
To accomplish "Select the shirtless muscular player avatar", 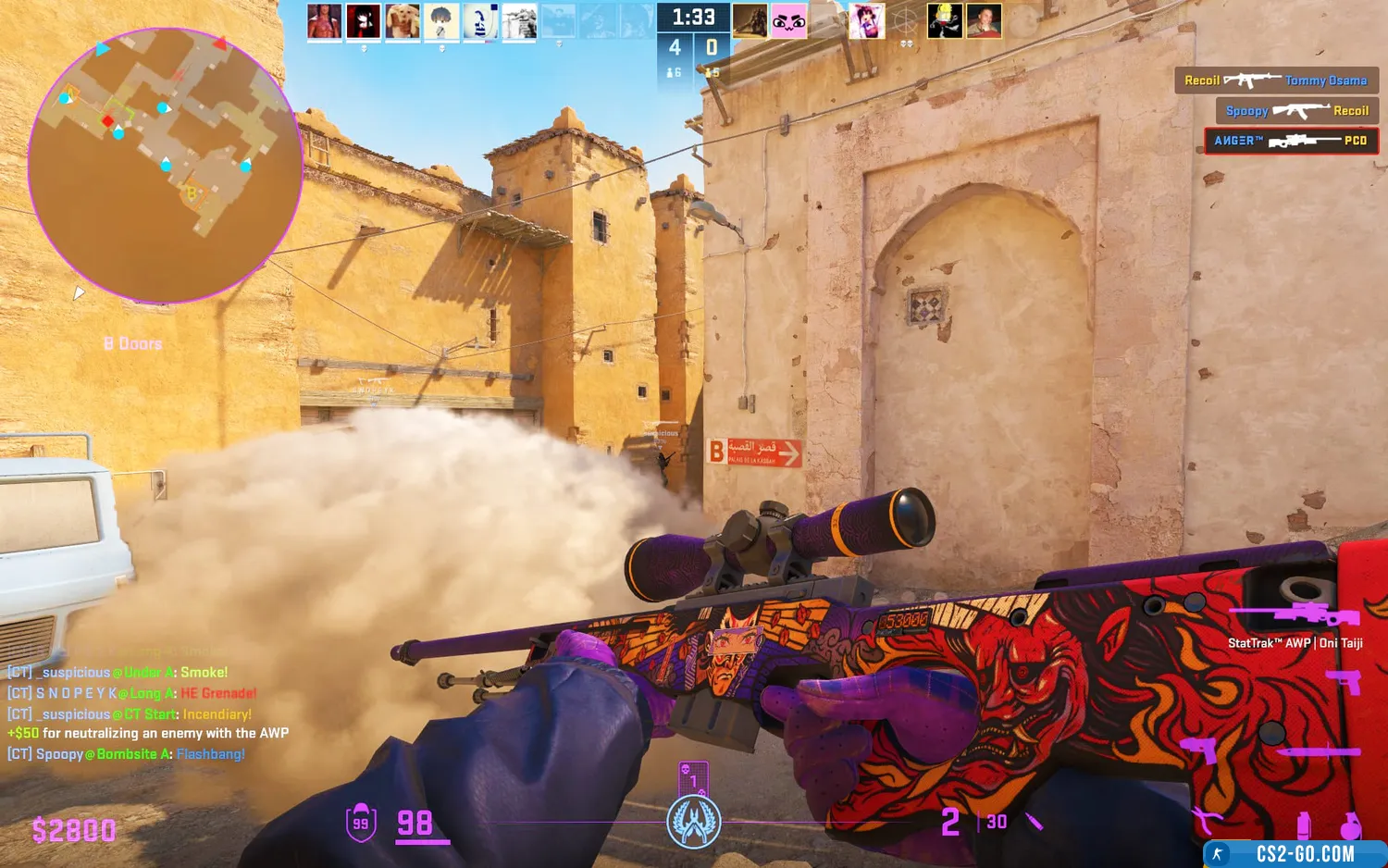I will tap(324, 21).
